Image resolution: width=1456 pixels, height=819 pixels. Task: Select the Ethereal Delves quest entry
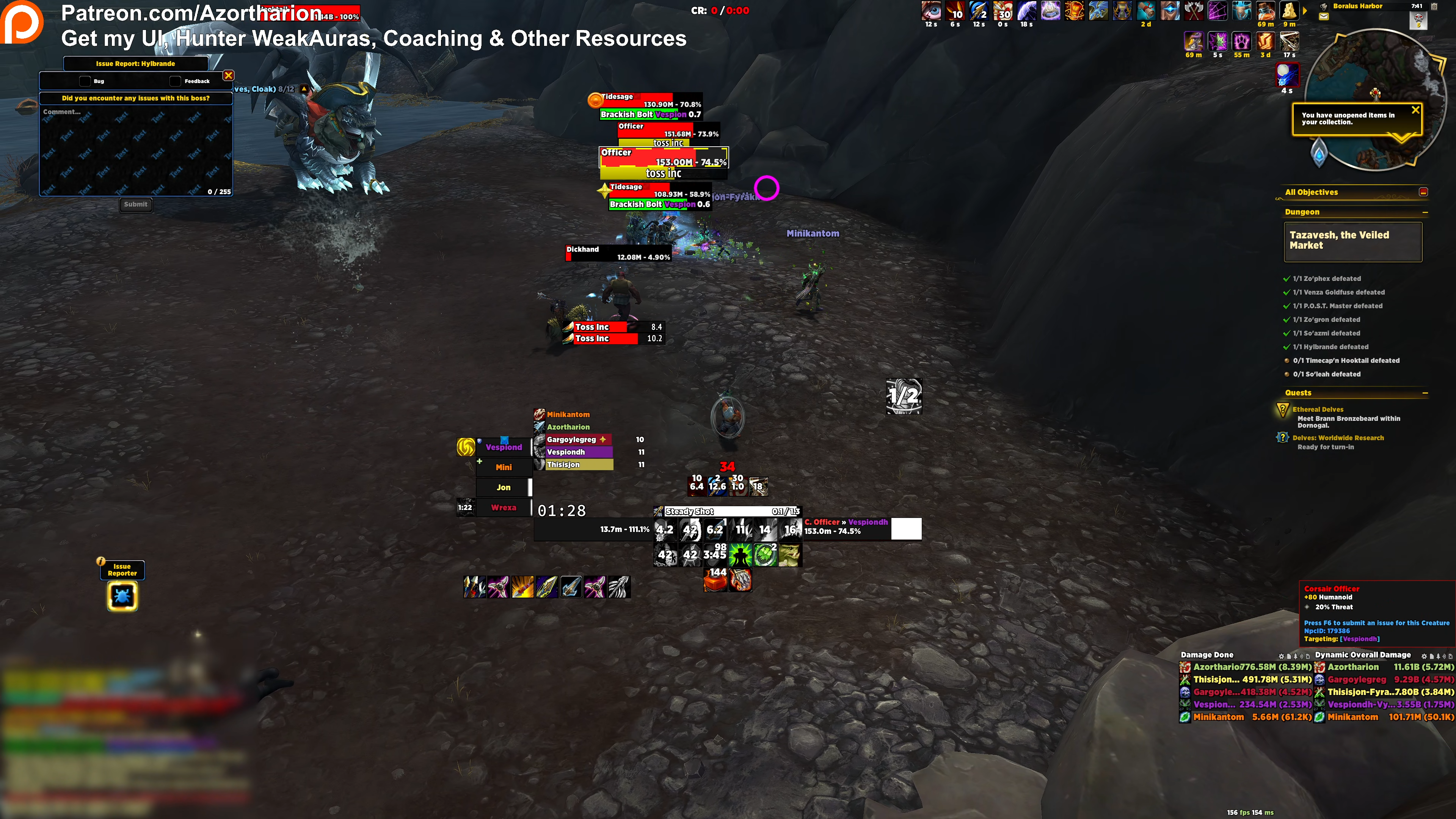pyautogui.click(x=1318, y=409)
